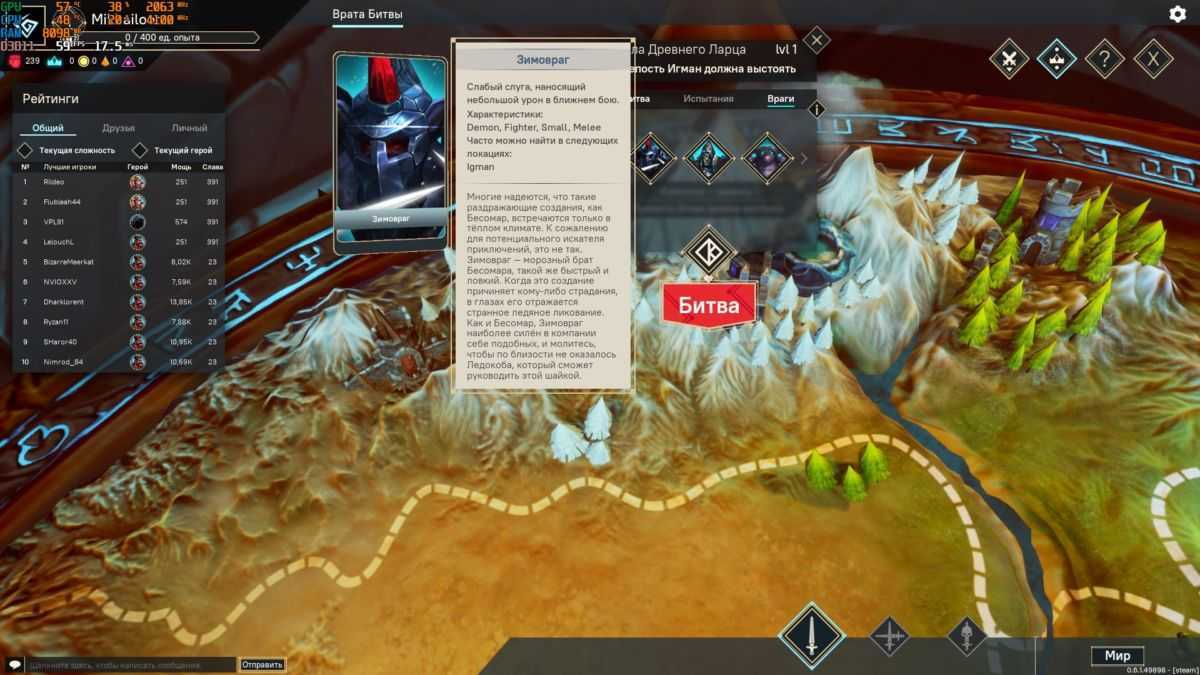The image size is (1200, 675).
Task: Open the Мир world map button
Action: tap(1117, 656)
